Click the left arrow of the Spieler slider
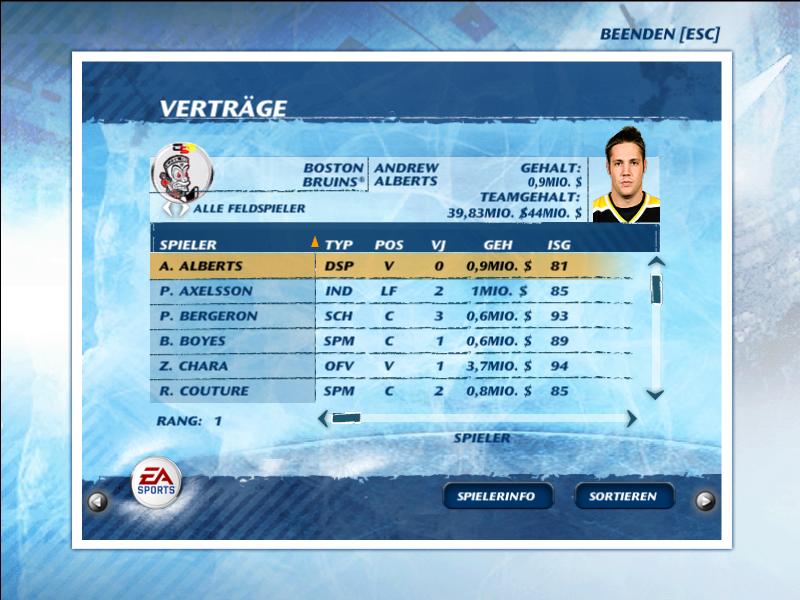 pyautogui.click(x=322, y=419)
